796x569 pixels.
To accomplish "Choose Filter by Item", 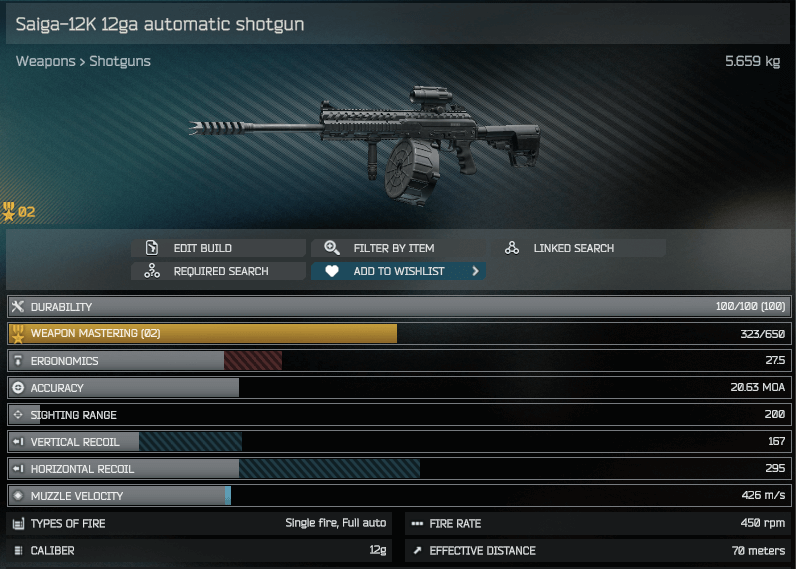I will tap(398, 248).
